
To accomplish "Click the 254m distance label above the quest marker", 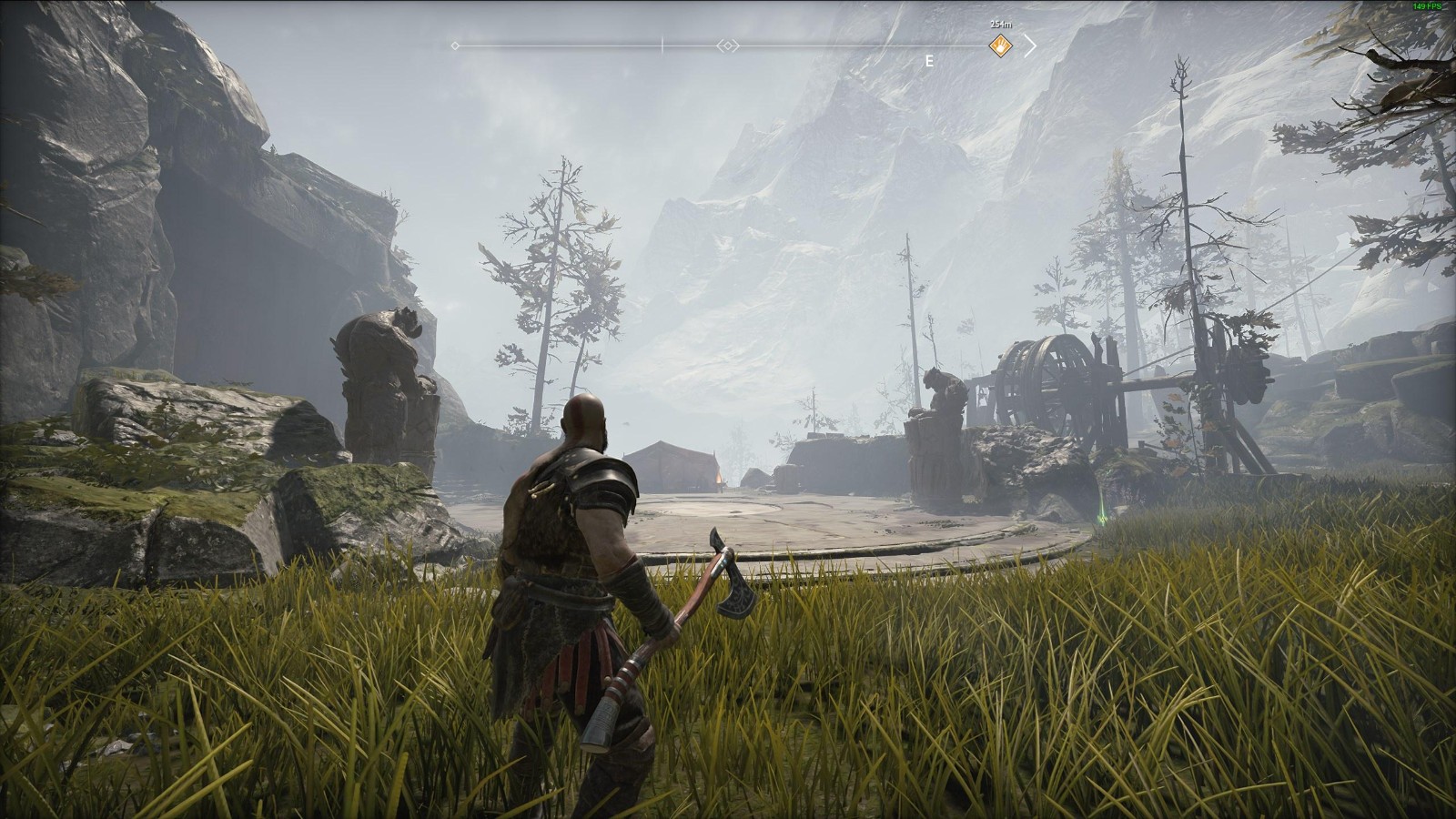I will (999, 24).
